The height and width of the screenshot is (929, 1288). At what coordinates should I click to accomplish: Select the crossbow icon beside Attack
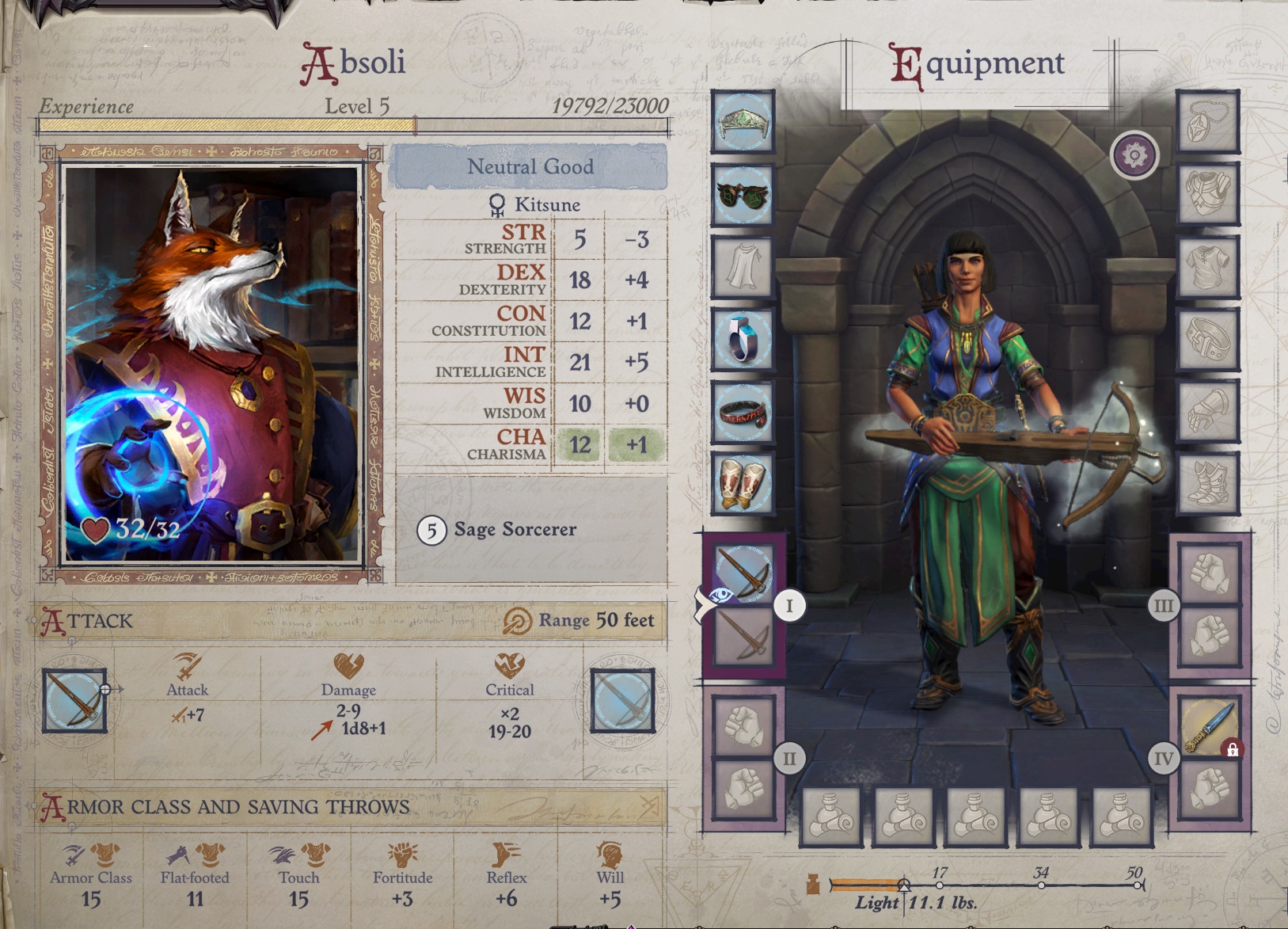[x=74, y=701]
